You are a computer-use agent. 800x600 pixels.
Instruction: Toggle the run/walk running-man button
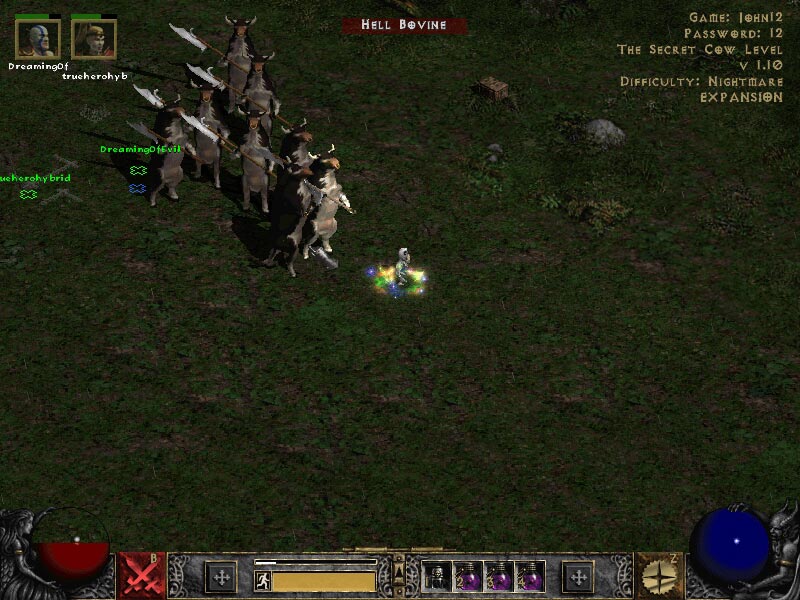263,581
